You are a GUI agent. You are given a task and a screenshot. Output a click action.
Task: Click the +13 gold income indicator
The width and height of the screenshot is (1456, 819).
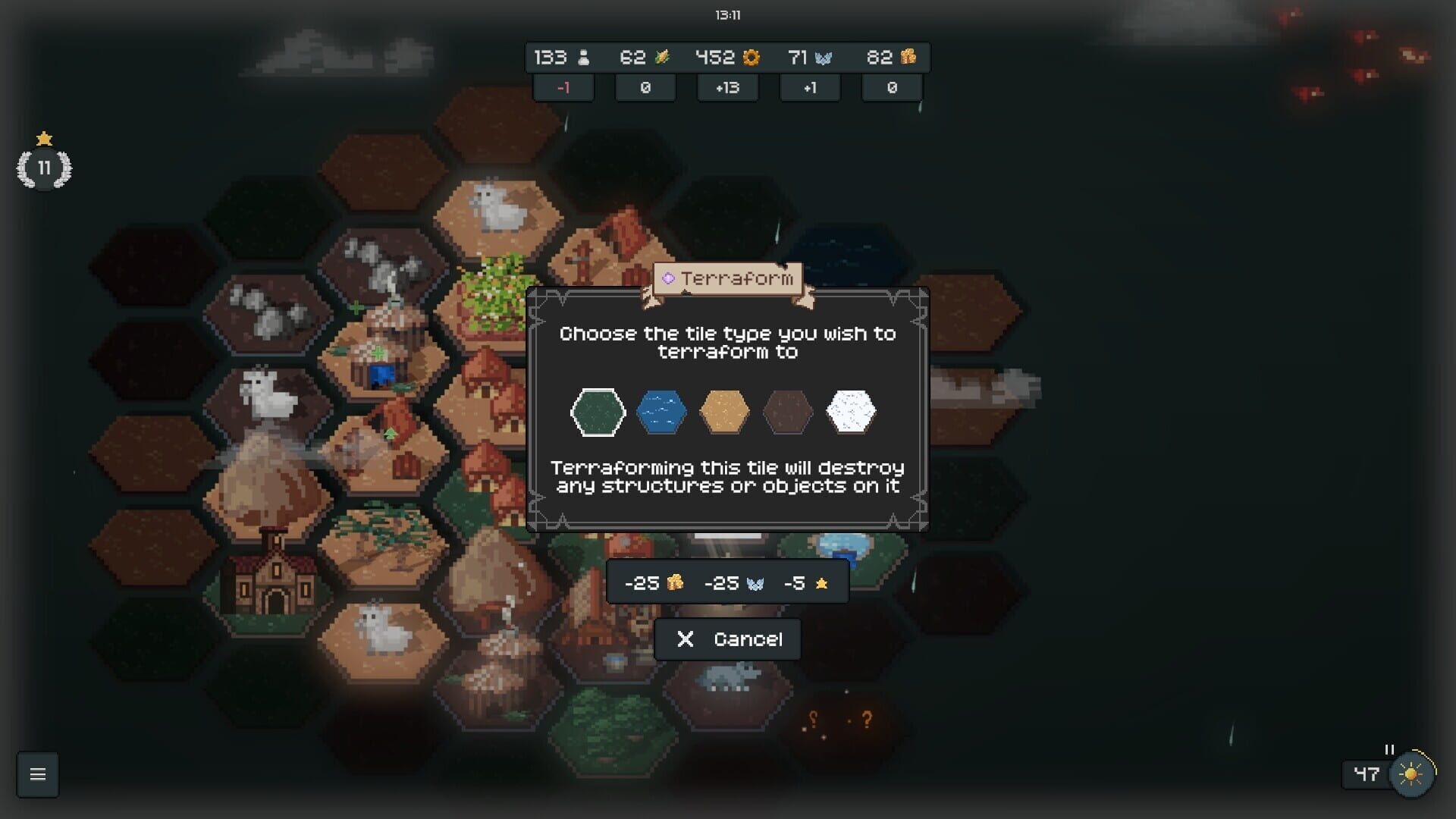[x=727, y=88]
